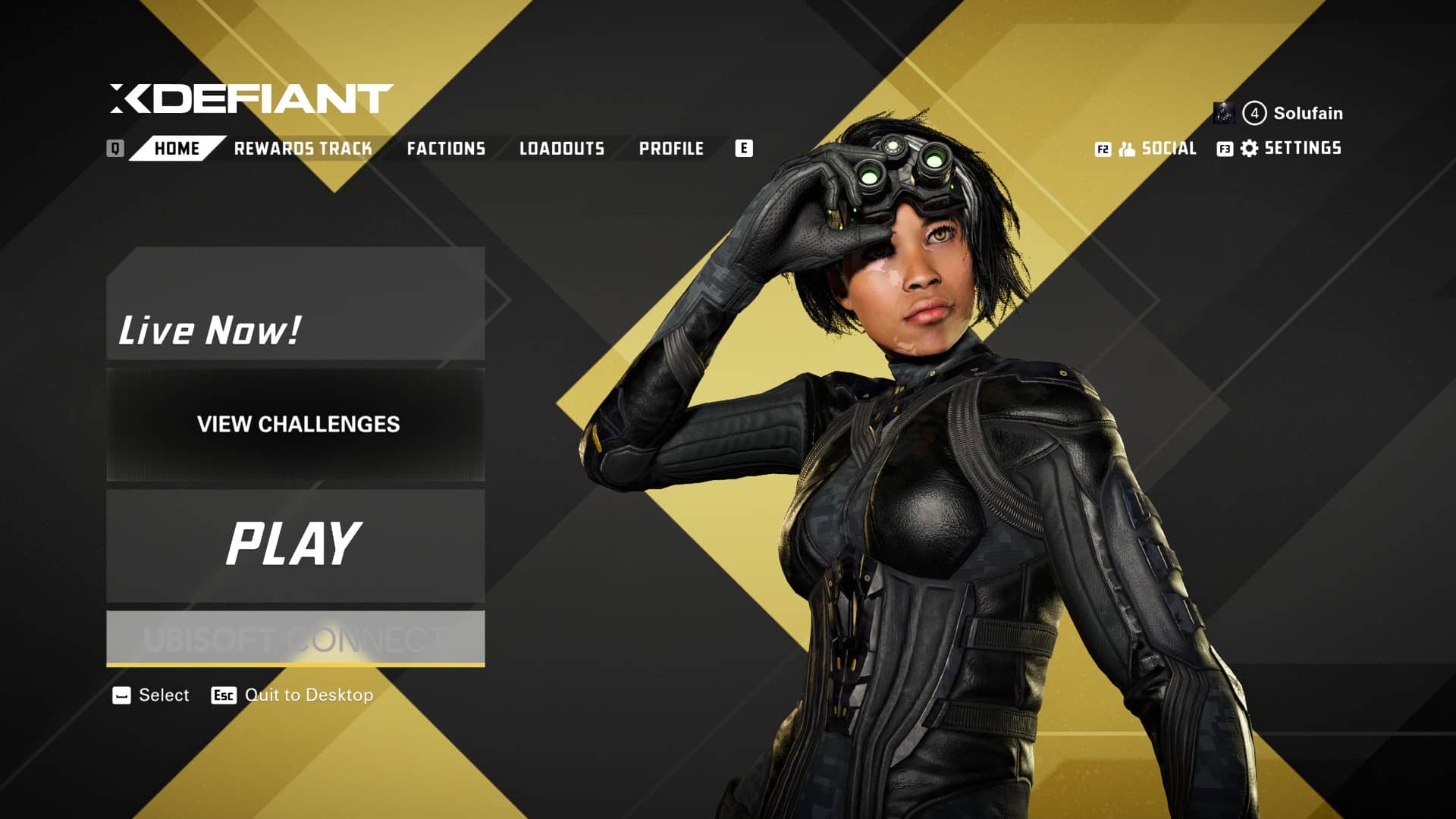Click the F3 key hint beside Settings
Screen dimensions: 1456x819
pyautogui.click(x=1225, y=148)
